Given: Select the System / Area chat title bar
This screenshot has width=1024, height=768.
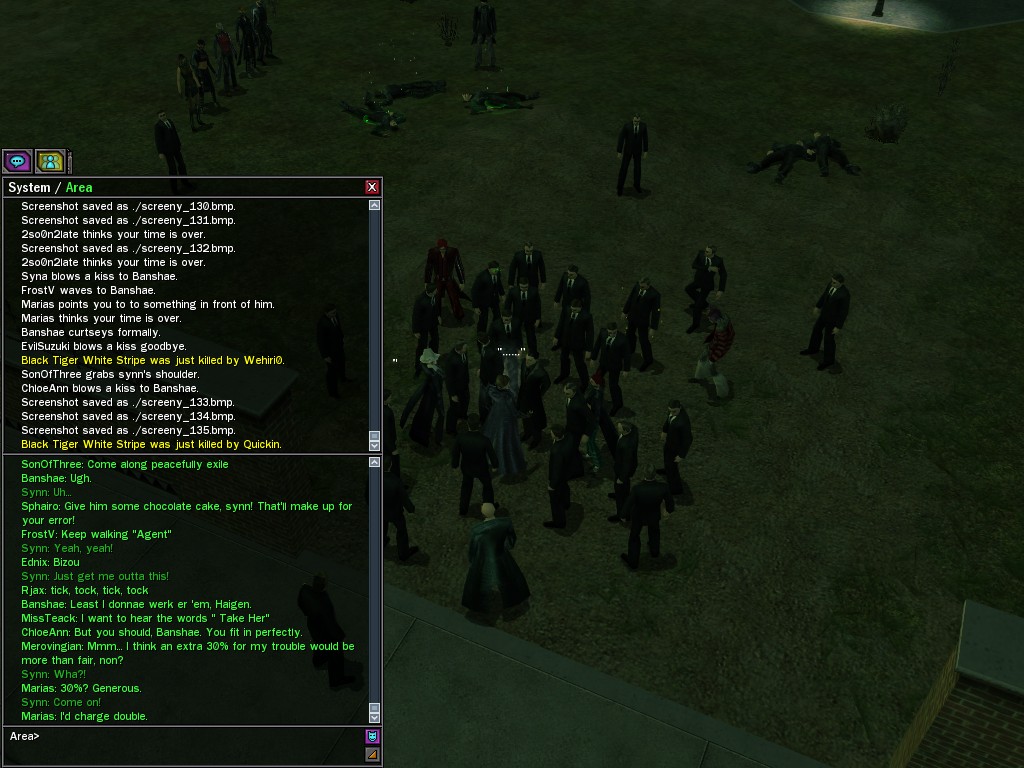Looking at the screenshot, I should click(x=180, y=187).
